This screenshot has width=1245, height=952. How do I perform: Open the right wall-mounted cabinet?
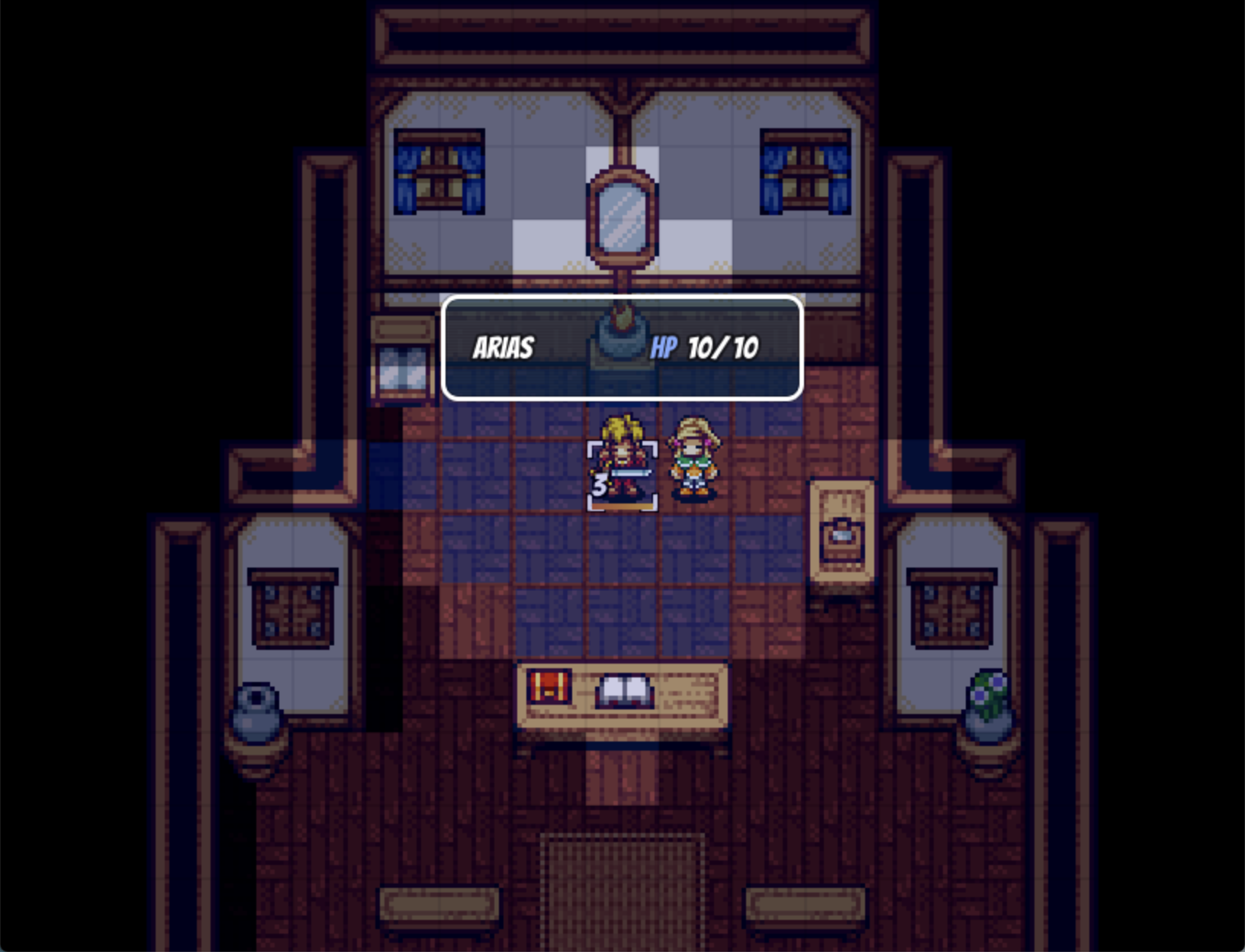(953, 606)
